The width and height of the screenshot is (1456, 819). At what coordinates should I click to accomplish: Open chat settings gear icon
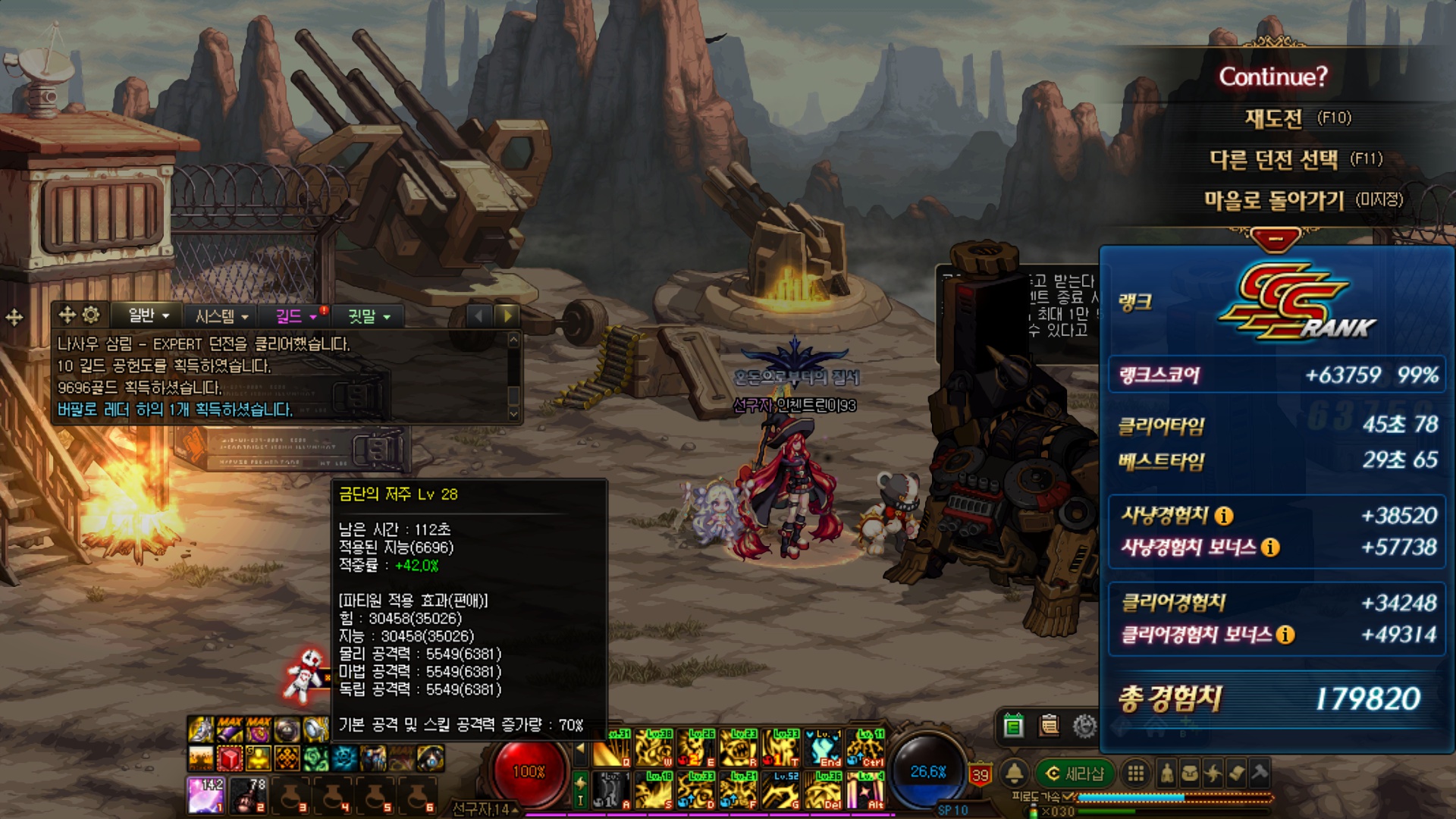91,315
